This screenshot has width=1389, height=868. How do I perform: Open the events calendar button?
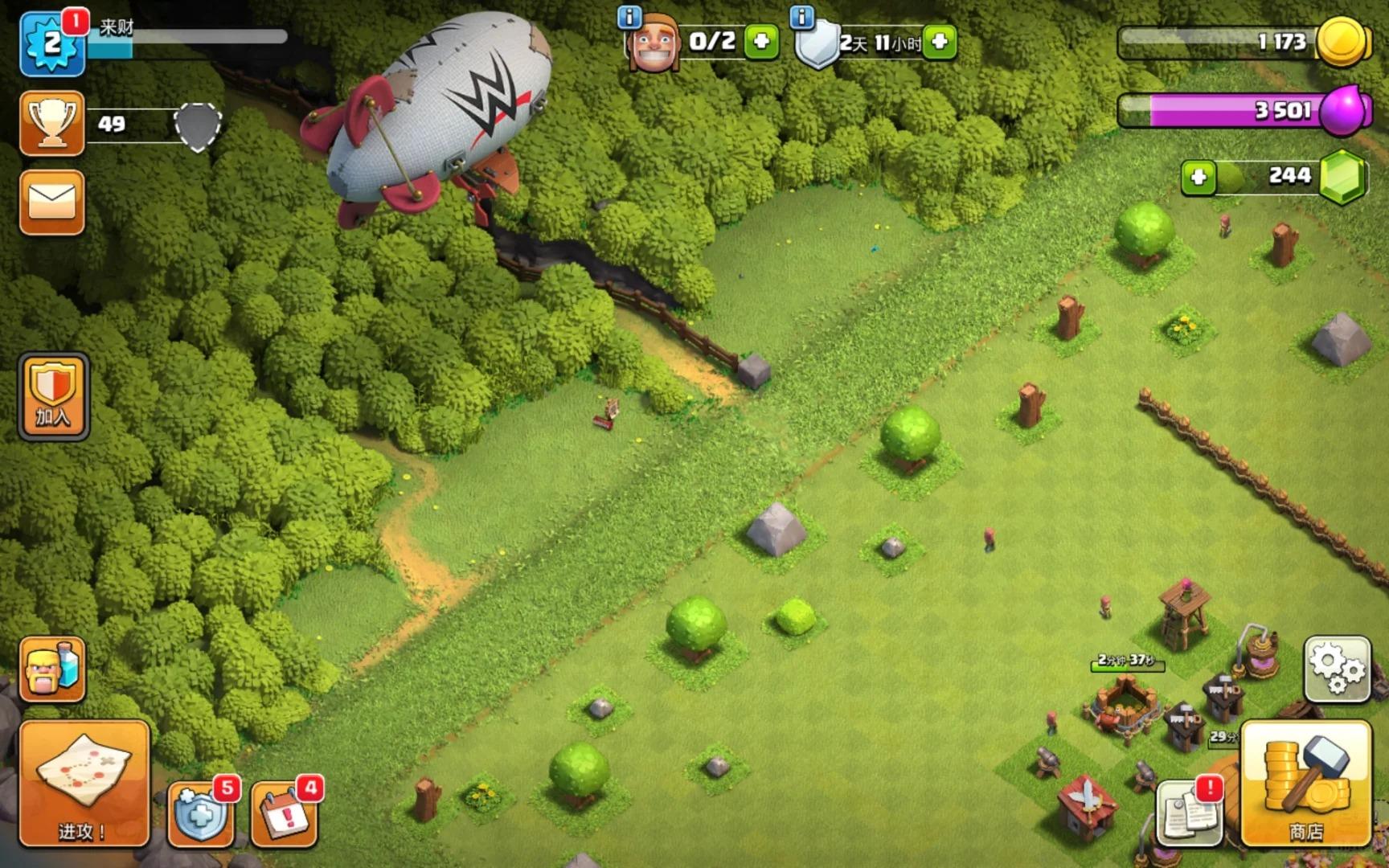pyautogui.click(x=284, y=813)
